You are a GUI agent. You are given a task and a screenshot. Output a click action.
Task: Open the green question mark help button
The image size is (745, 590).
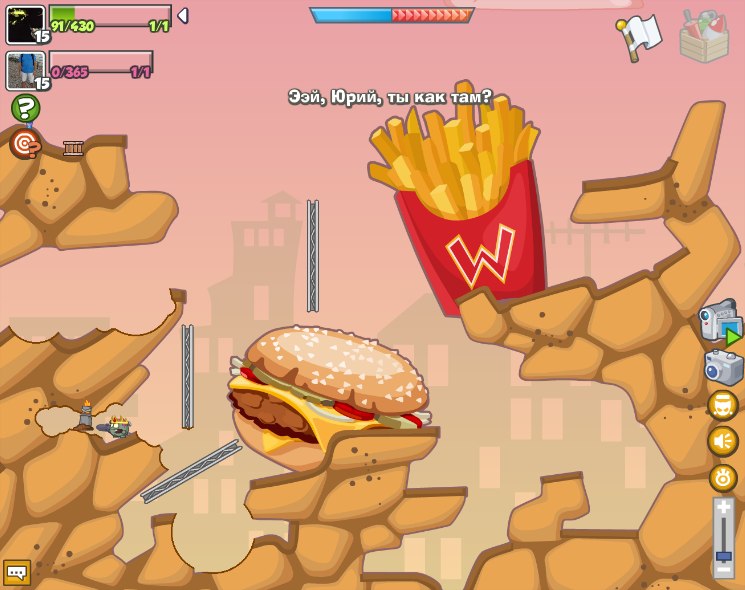tap(25, 108)
